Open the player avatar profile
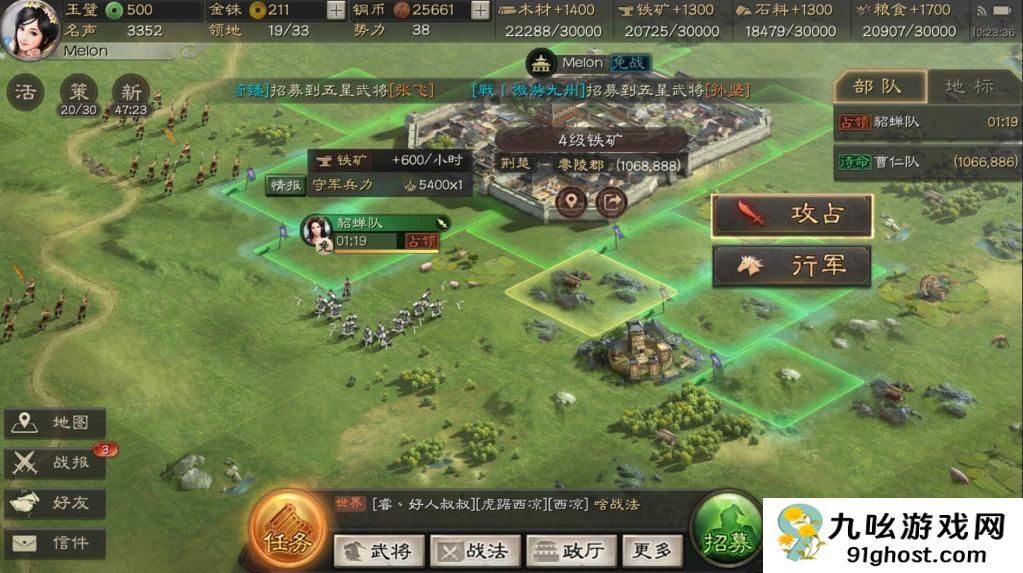Screen dimensions: 1023x573 pyautogui.click(x=29, y=30)
